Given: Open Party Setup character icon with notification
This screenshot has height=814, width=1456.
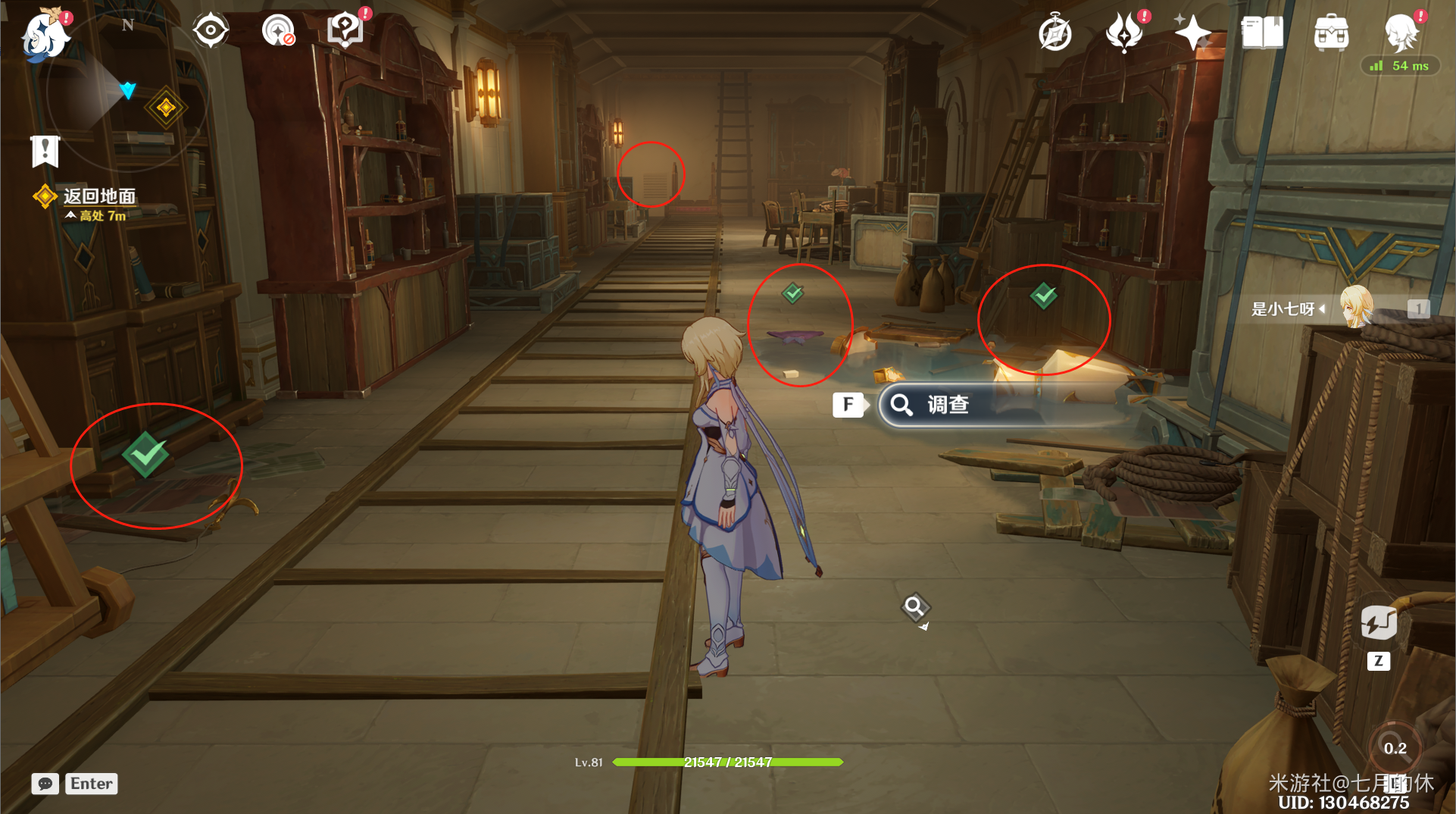Looking at the screenshot, I should point(1403,33).
